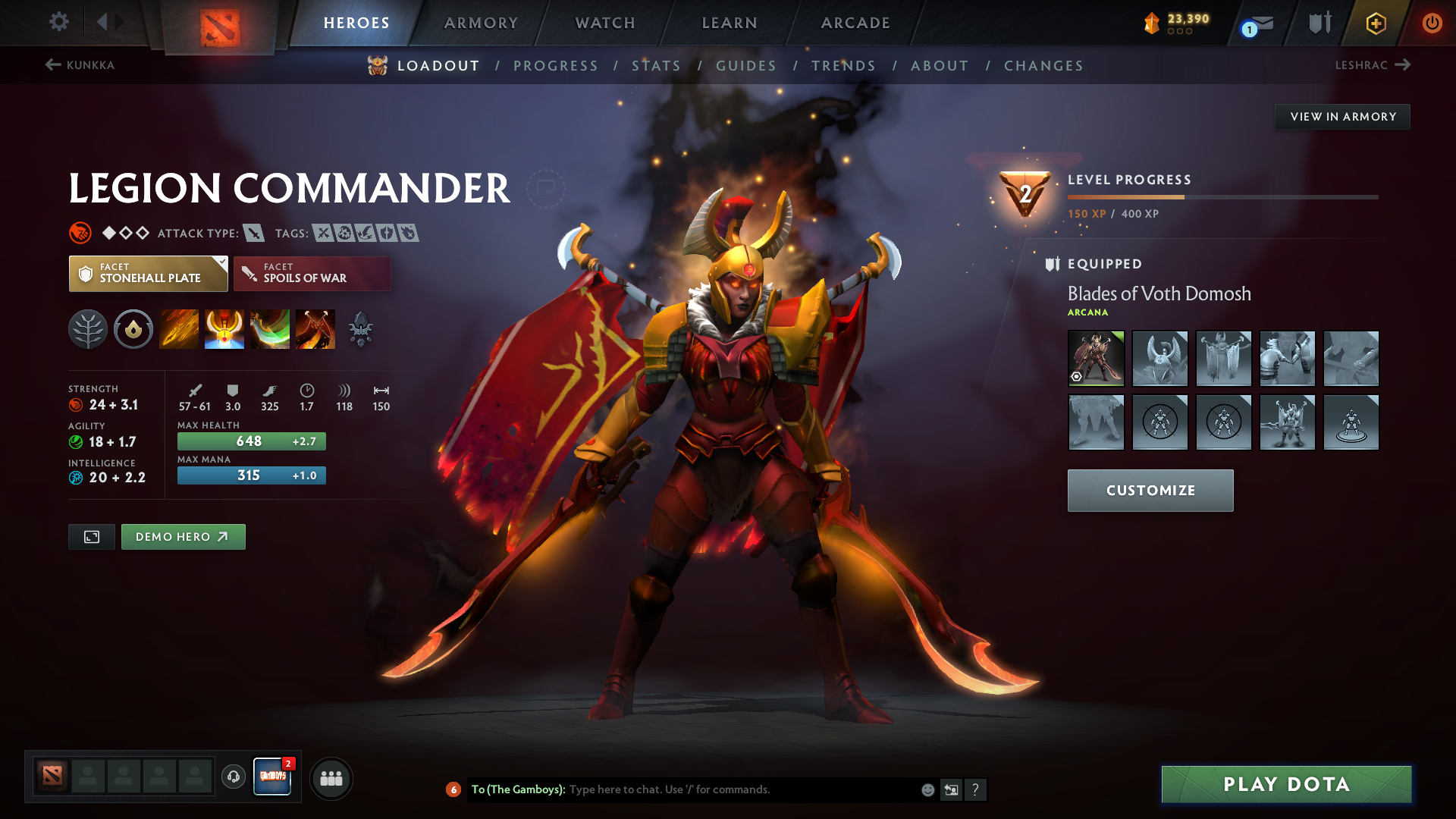The width and height of the screenshot is (1456, 819).
Task: Switch to the STATS tab
Action: (x=657, y=66)
